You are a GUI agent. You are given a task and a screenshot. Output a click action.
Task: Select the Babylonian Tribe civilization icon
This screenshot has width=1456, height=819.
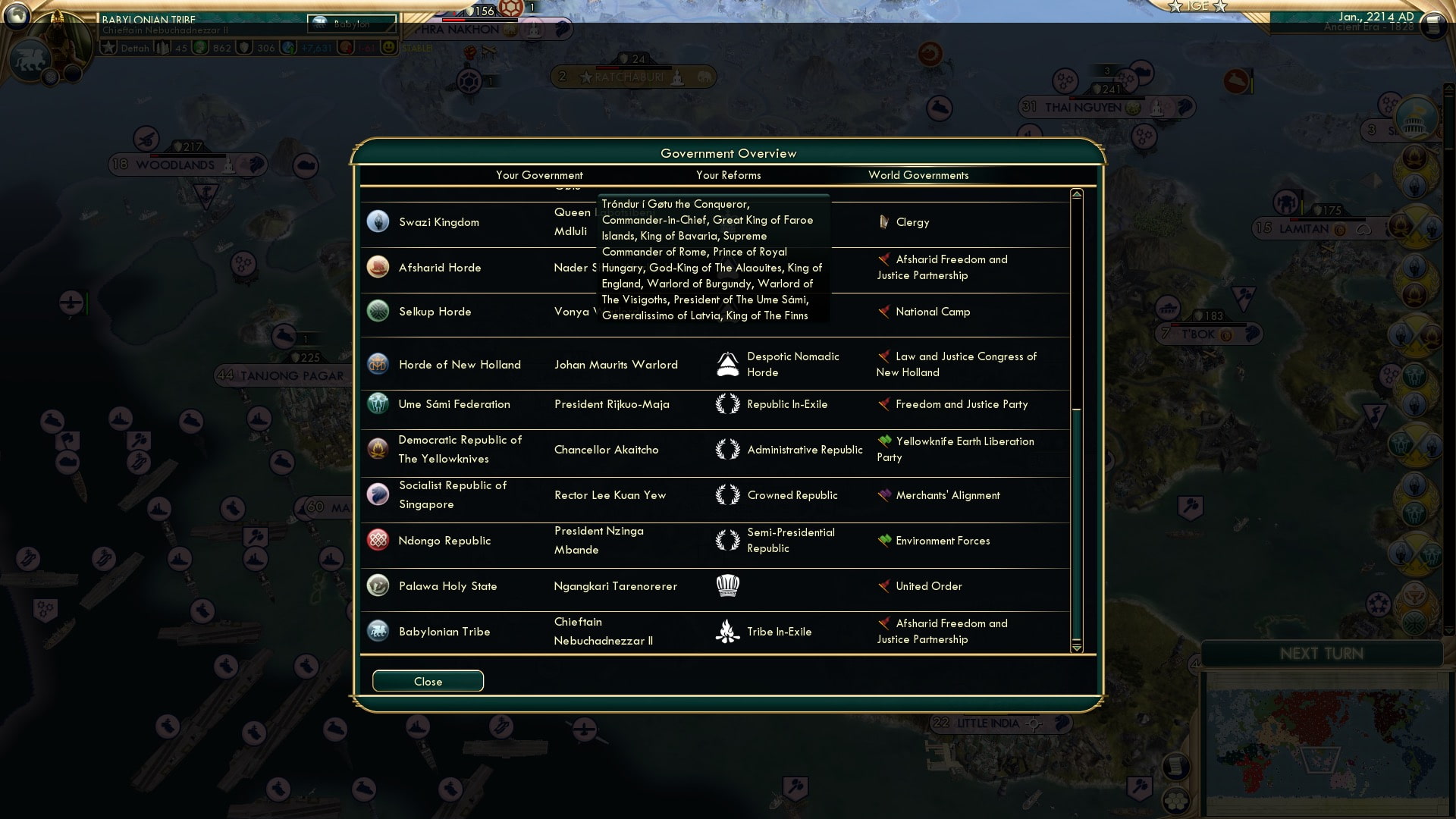pyautogui.click(x=378, y=631)
